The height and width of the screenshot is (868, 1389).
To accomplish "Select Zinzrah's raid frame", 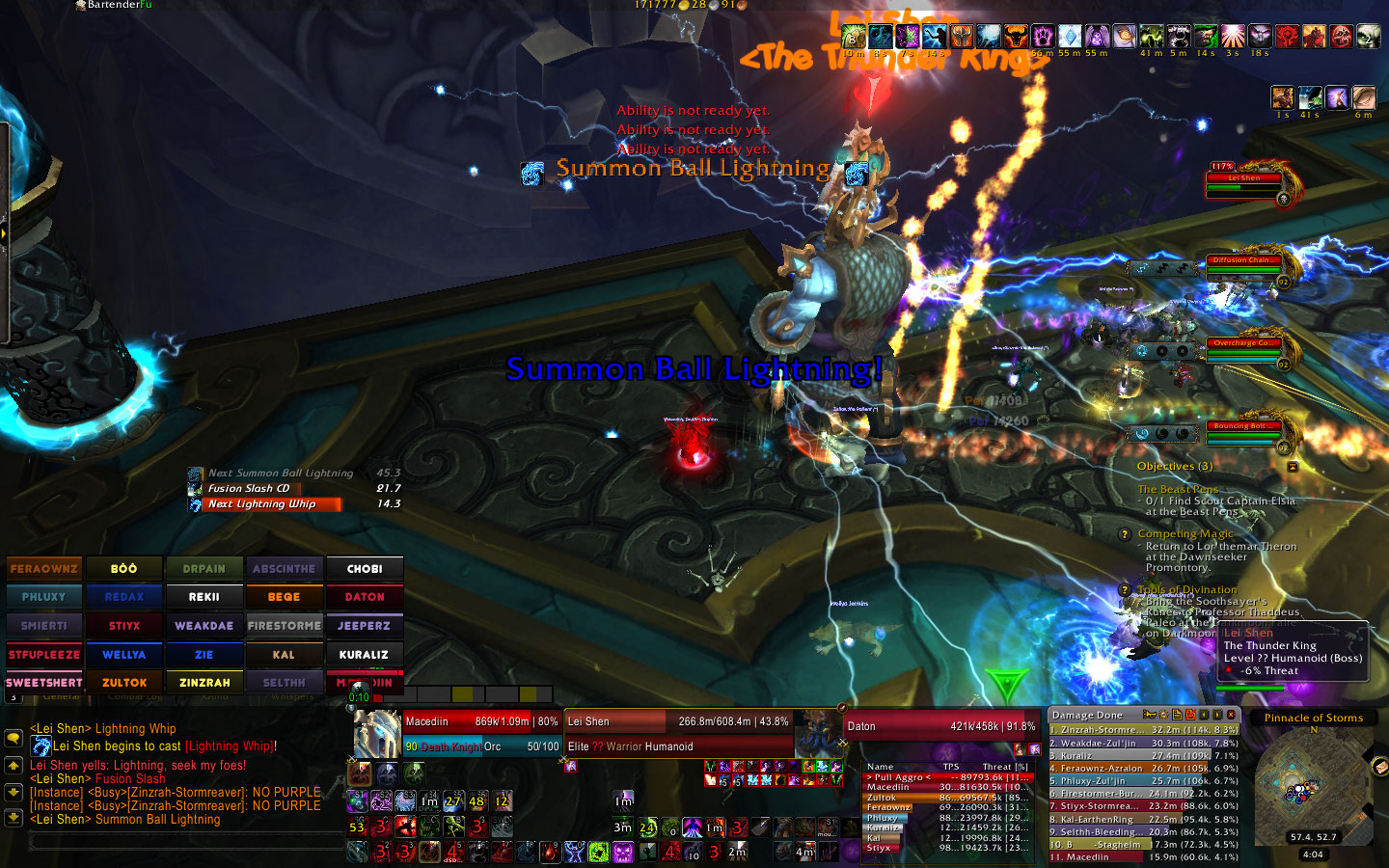I will 204,683.
